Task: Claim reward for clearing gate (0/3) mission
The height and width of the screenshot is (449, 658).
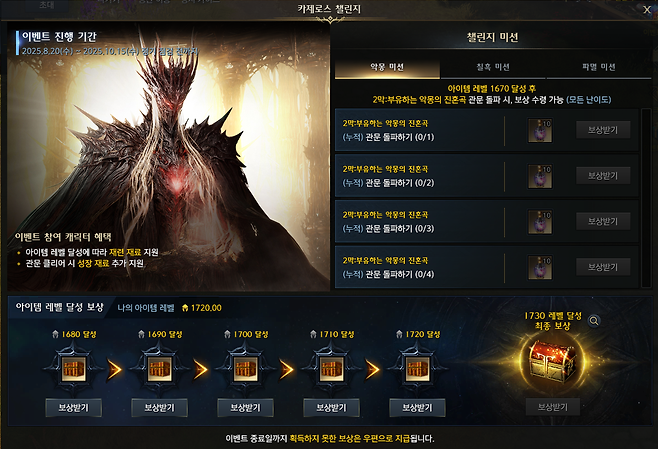Action: (603, 221)
